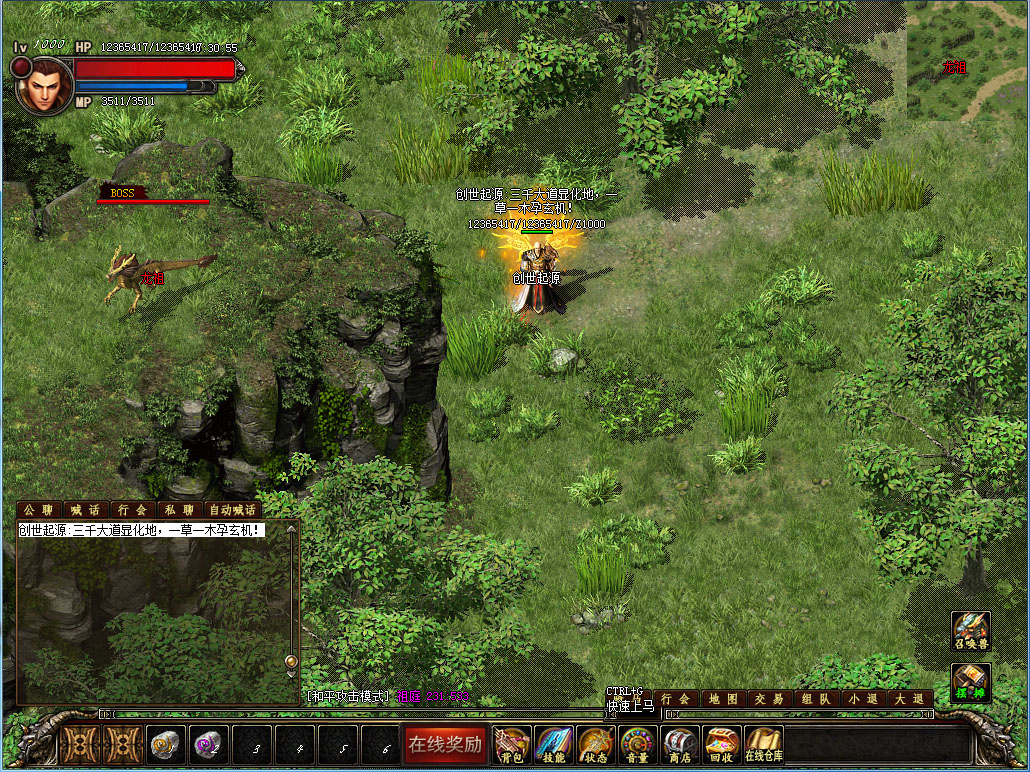This screenshot has width=1030, height=772.
Task: Open the 技能 skills panel
Action: pos(554,744)
